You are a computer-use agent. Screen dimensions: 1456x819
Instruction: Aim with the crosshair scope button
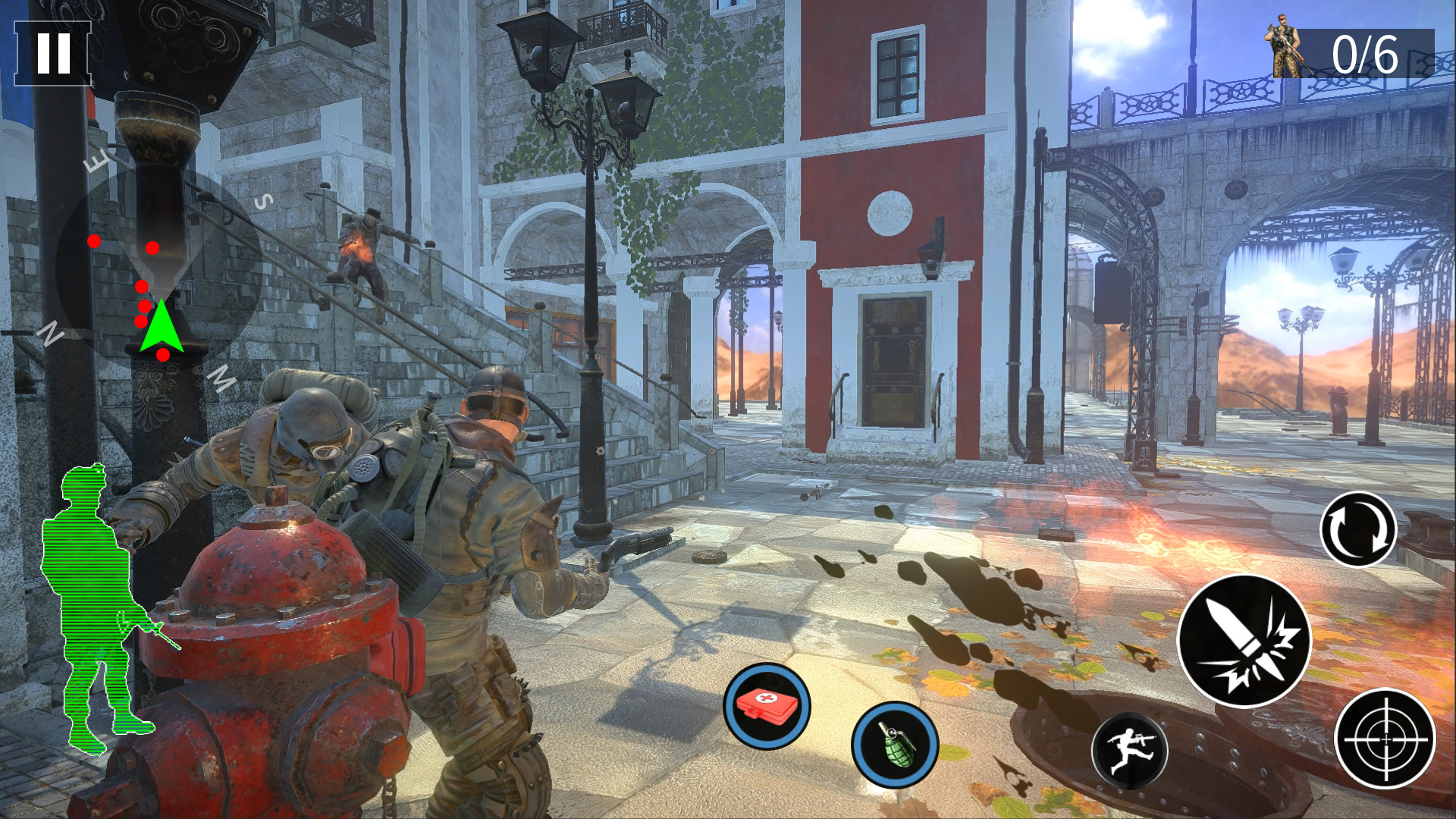click(x=1385, y=739)
